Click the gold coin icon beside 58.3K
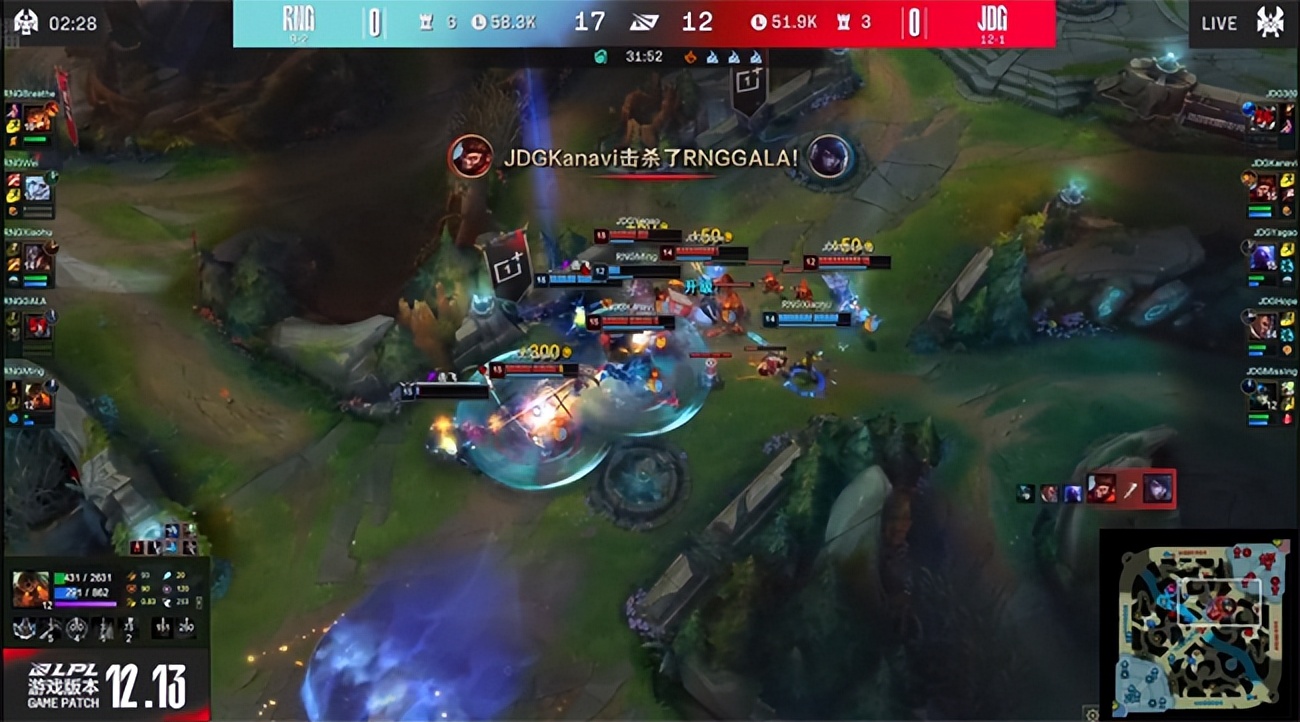Viewport: 1300px width, 722px height. [x=479, y=20]
